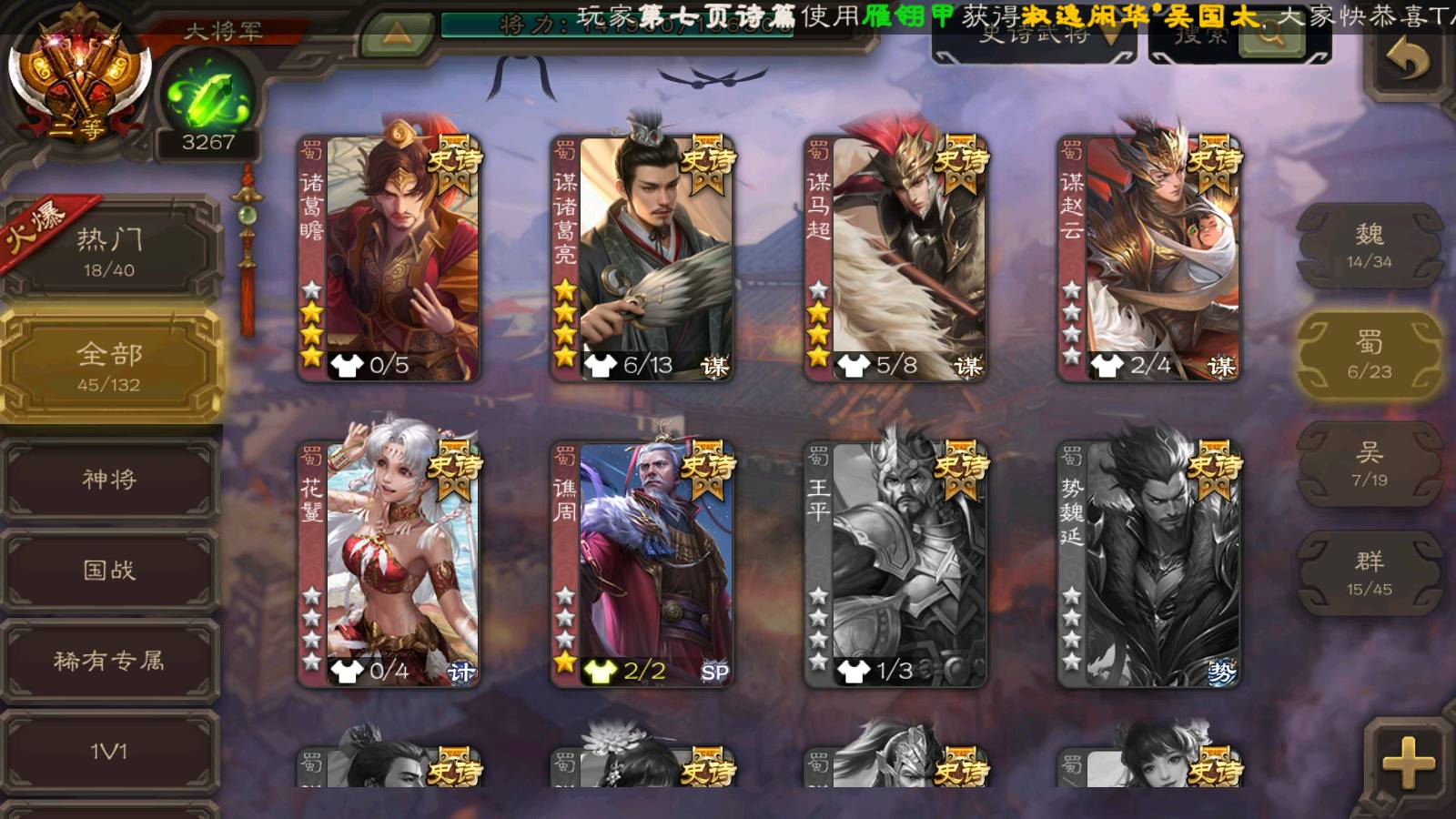Inspect the 势魏延 hero card
This screenshot has height=819, width=1456.
click(1148, 564)
